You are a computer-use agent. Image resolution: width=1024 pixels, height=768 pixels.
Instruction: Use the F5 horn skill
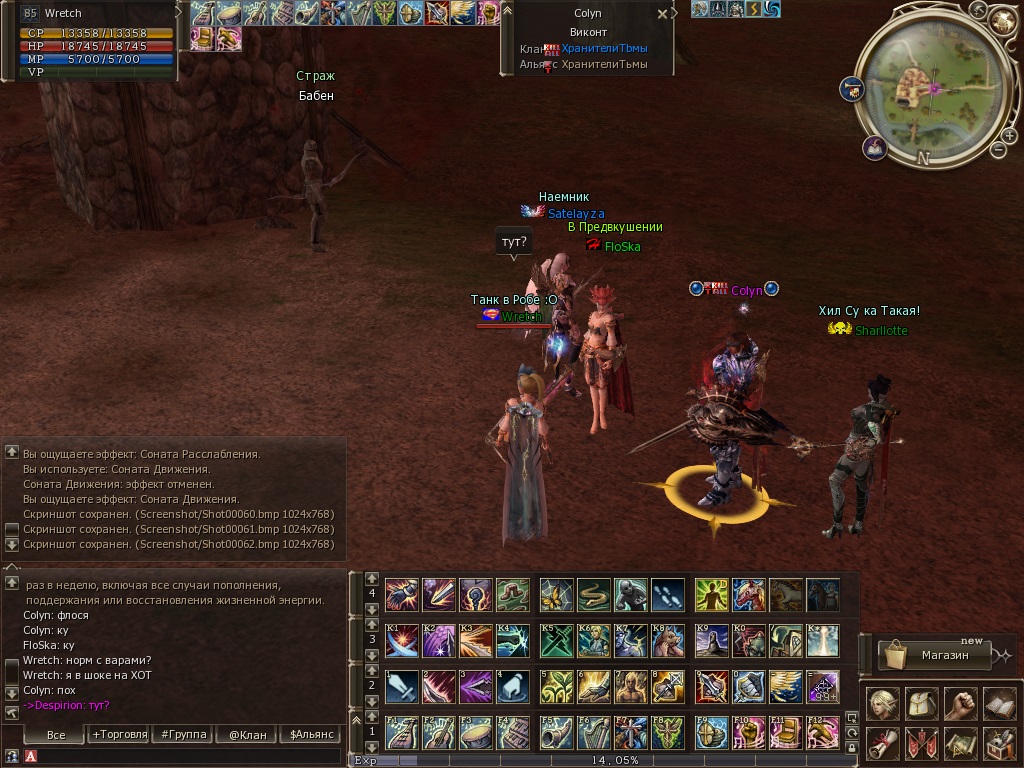pos(556,733)
